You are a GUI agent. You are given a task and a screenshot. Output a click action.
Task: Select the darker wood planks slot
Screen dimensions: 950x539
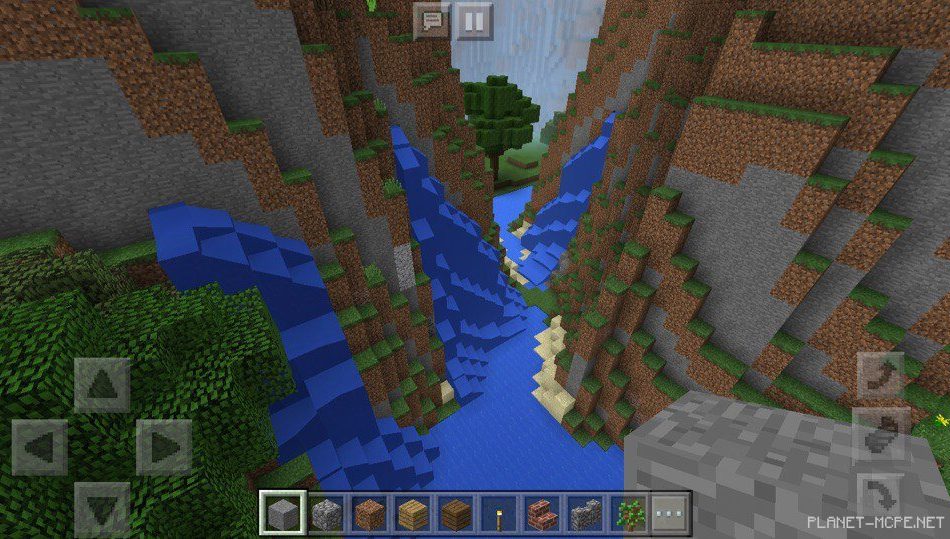(x=455, y=513)
